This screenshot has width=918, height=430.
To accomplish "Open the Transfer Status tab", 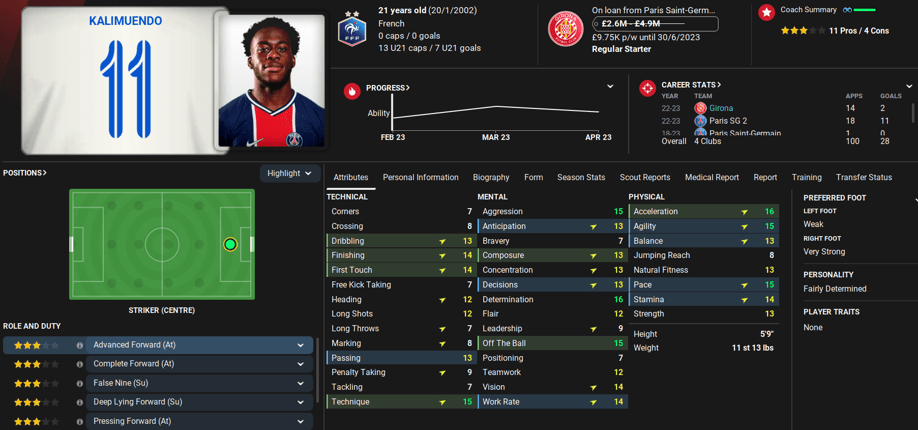I will pos(864,177).
